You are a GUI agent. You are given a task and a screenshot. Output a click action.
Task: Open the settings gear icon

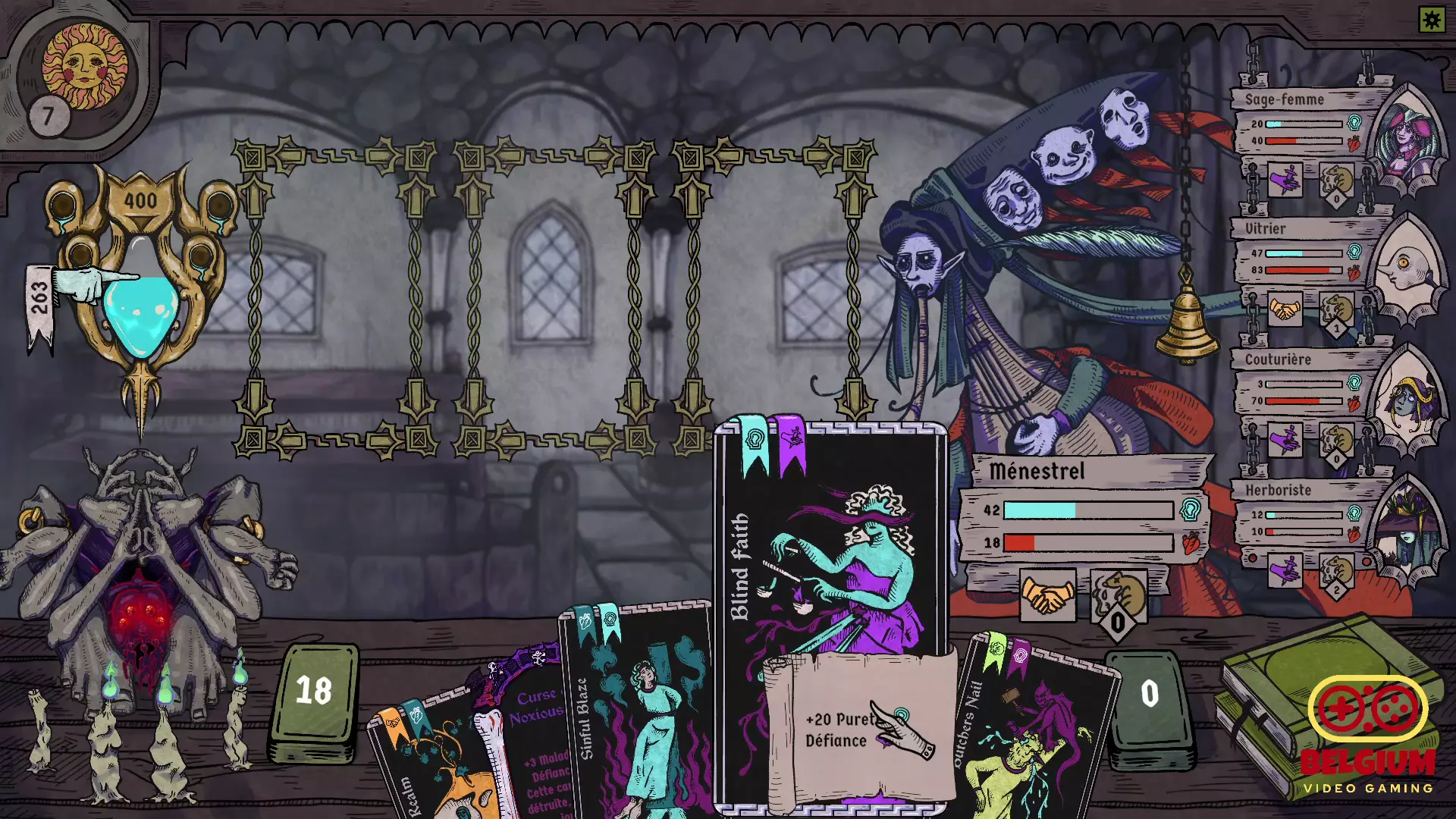(1432, 20)
